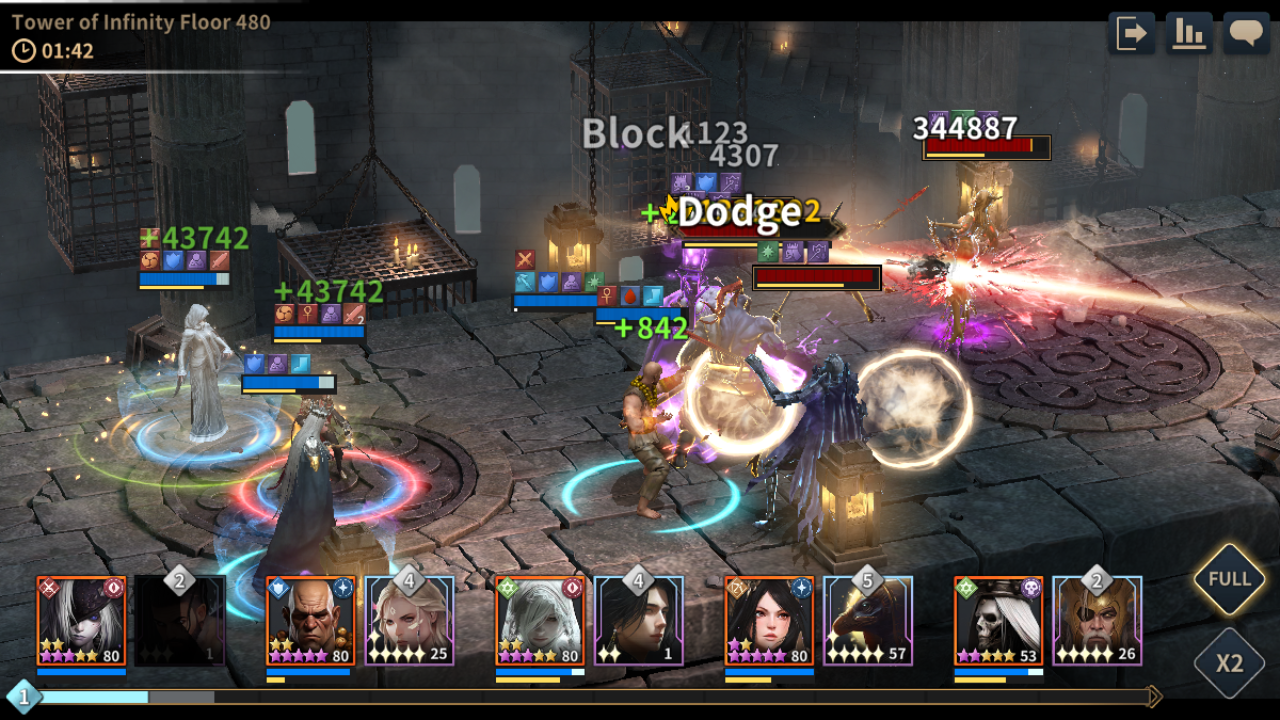Select the darkened defeated hero card
This screenshot has height=720, width=1280.
click(180, 621)
